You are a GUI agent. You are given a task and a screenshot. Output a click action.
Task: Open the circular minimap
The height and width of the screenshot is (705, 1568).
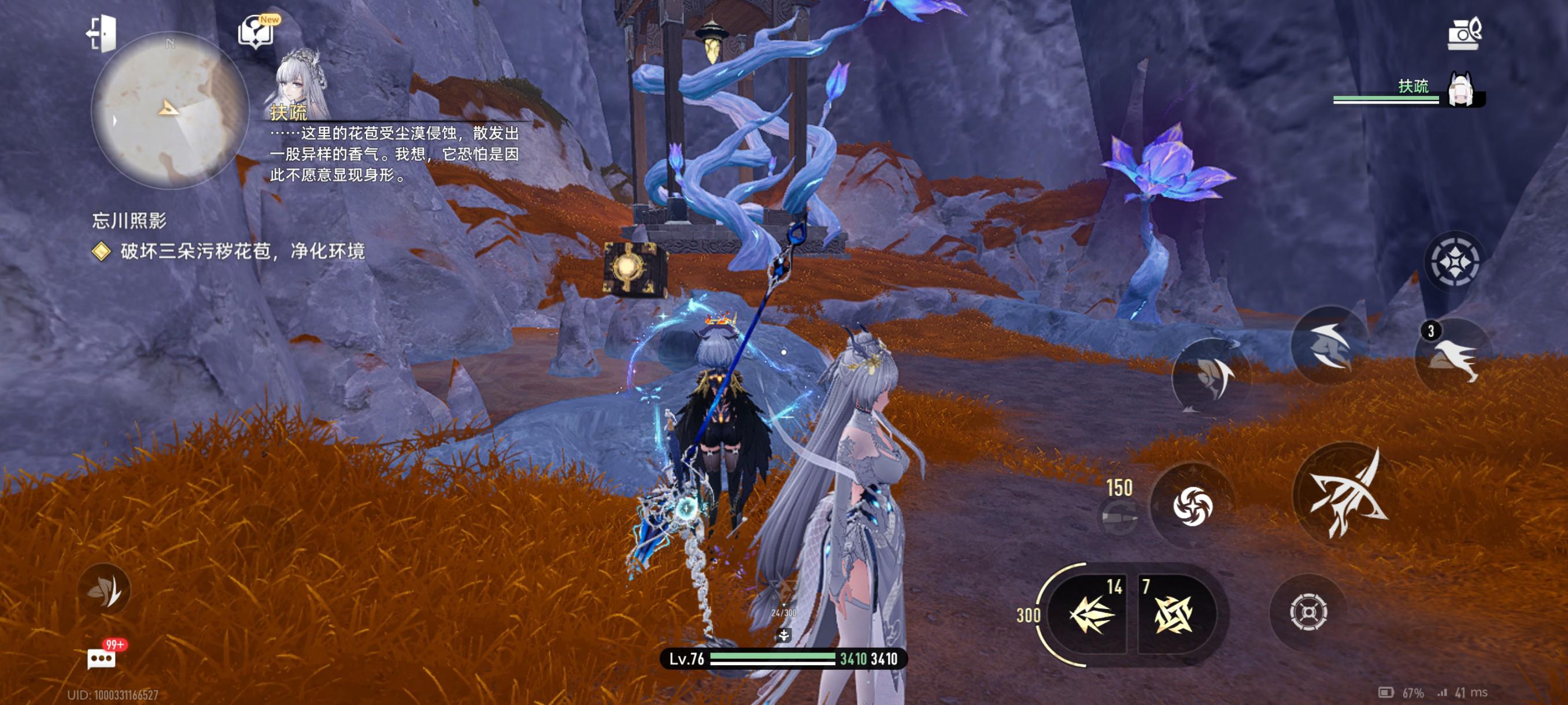click(x=169, y=111)
